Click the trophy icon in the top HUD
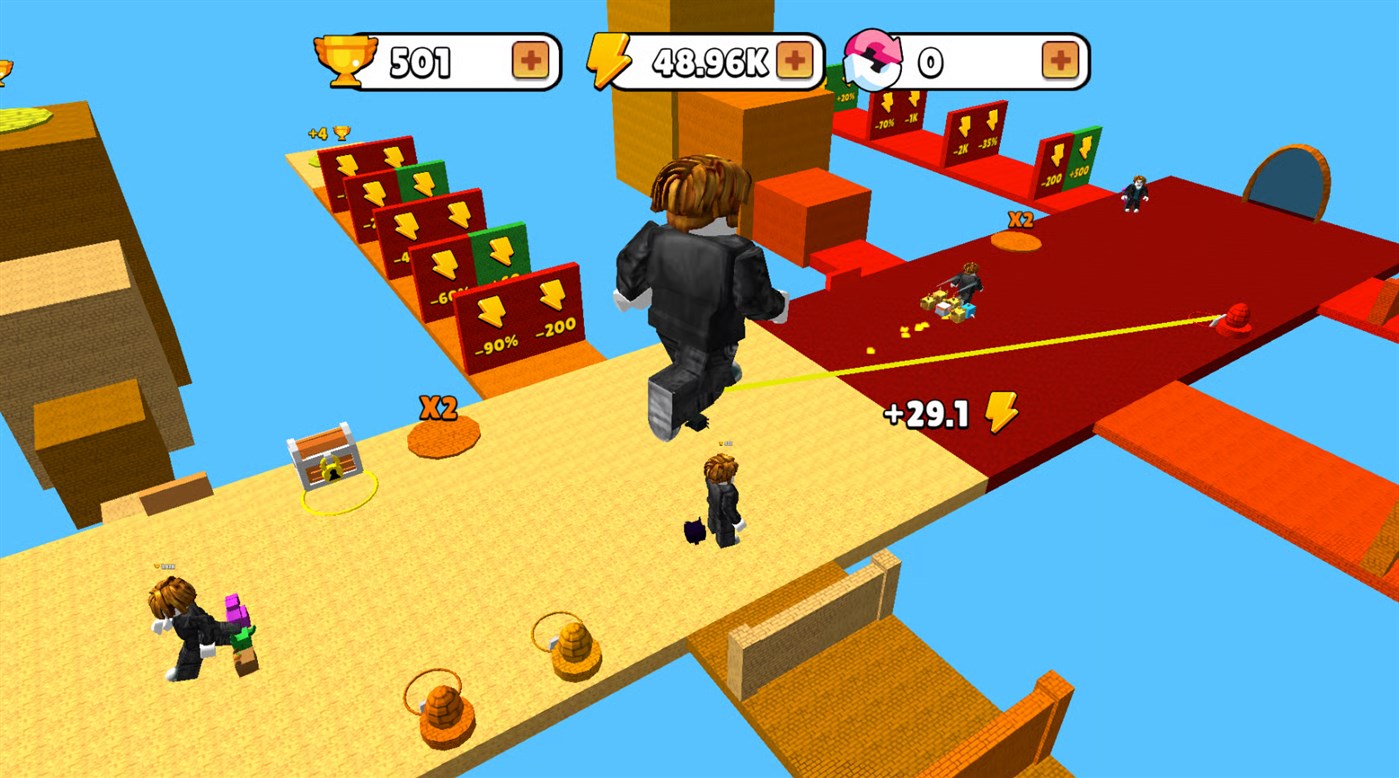 click(345, 60)
